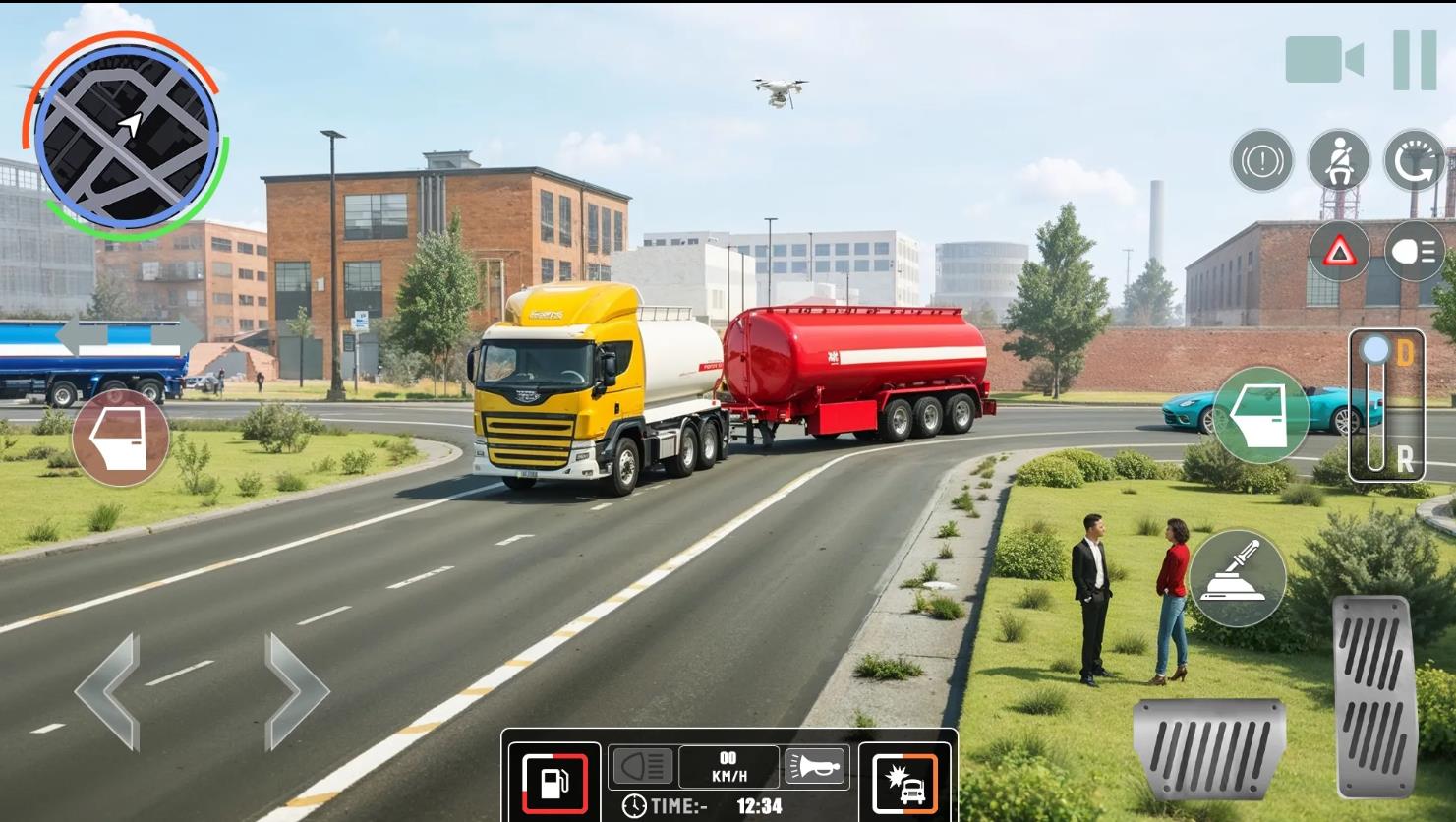Click the red door button
Image resolution: width=1456 pixels, height=822 pixels.
tap(120, 438)
